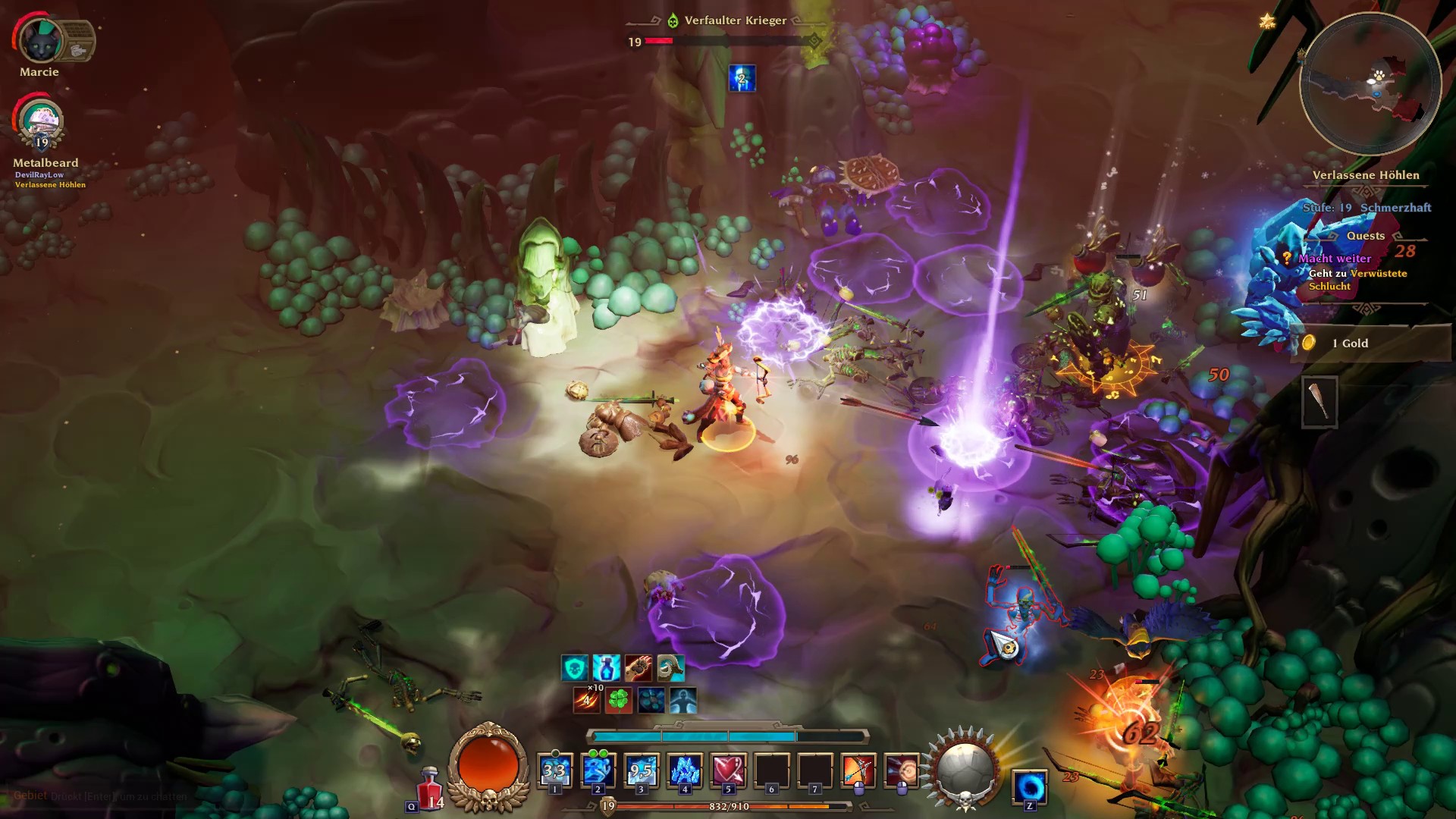Activate the running figure dash skill

coord(598,771)
